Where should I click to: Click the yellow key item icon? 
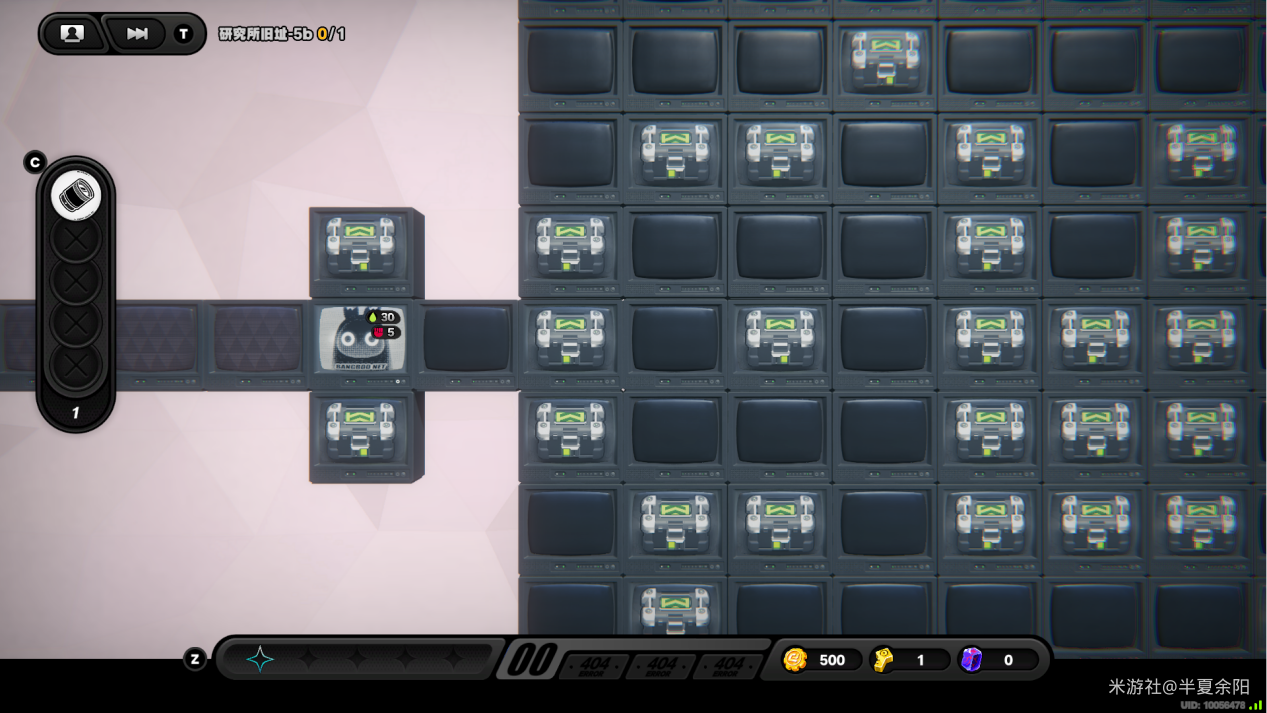883,660
